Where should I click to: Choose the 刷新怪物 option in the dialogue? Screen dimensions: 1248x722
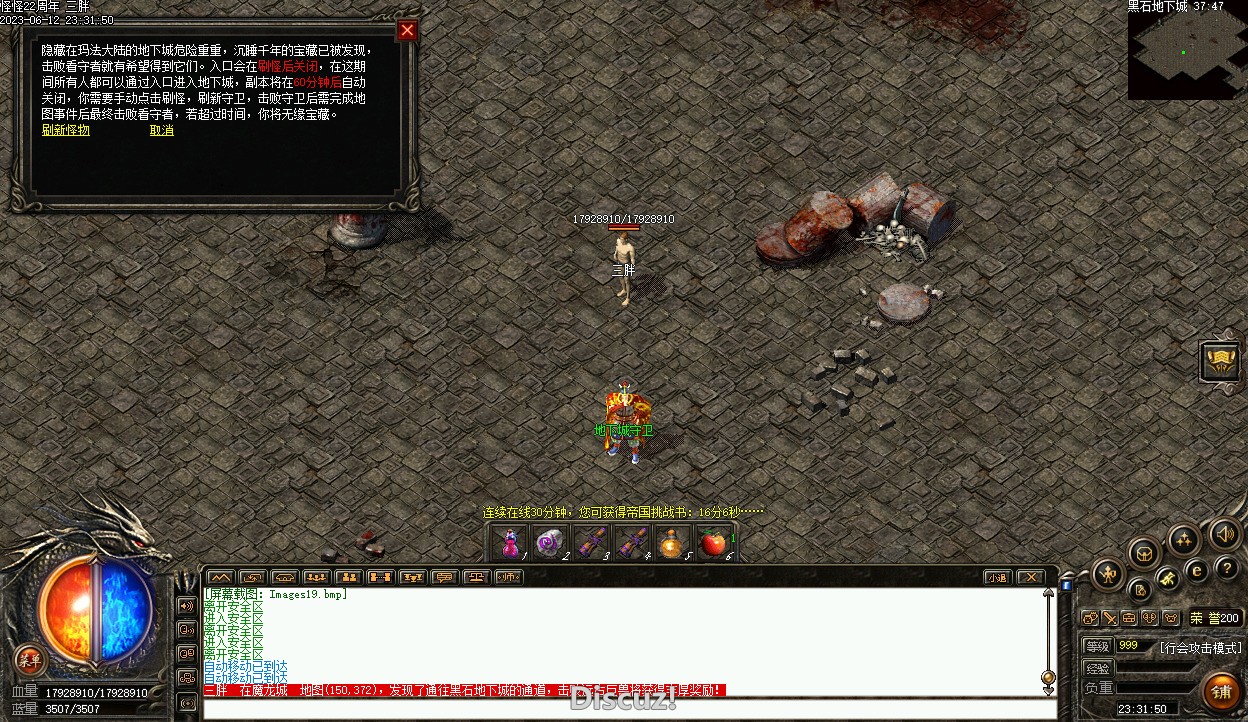click(66, 130)
